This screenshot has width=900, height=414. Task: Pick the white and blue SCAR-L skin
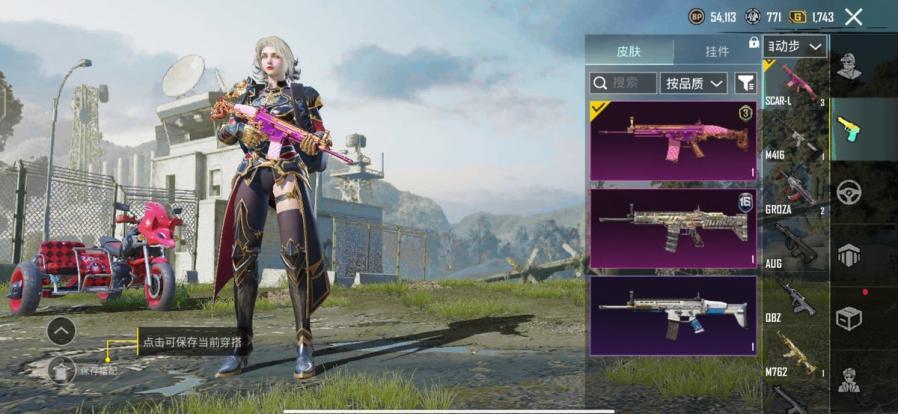pyautogui.click(x=673, y=315)
